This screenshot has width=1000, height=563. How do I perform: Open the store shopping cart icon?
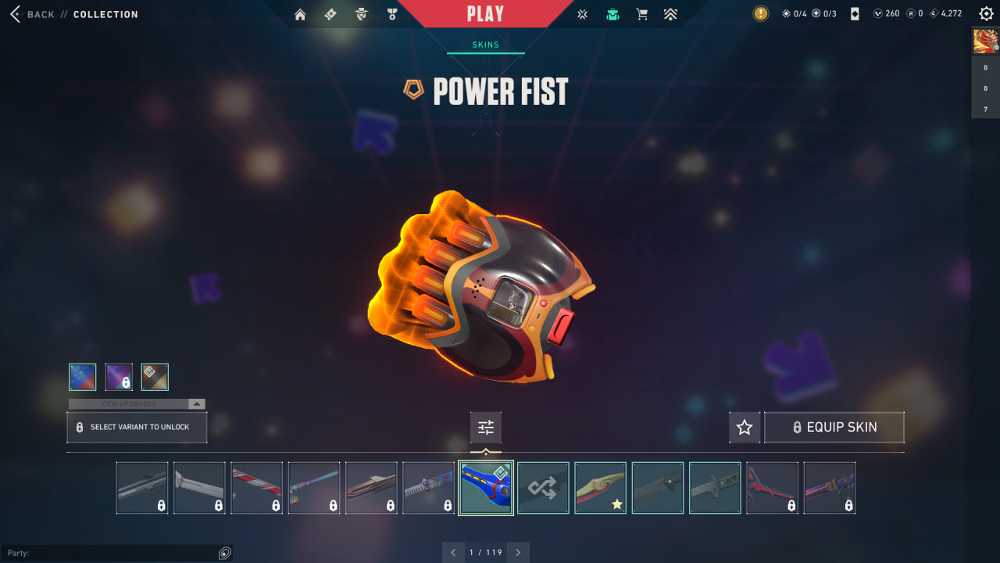click(642, 14)
